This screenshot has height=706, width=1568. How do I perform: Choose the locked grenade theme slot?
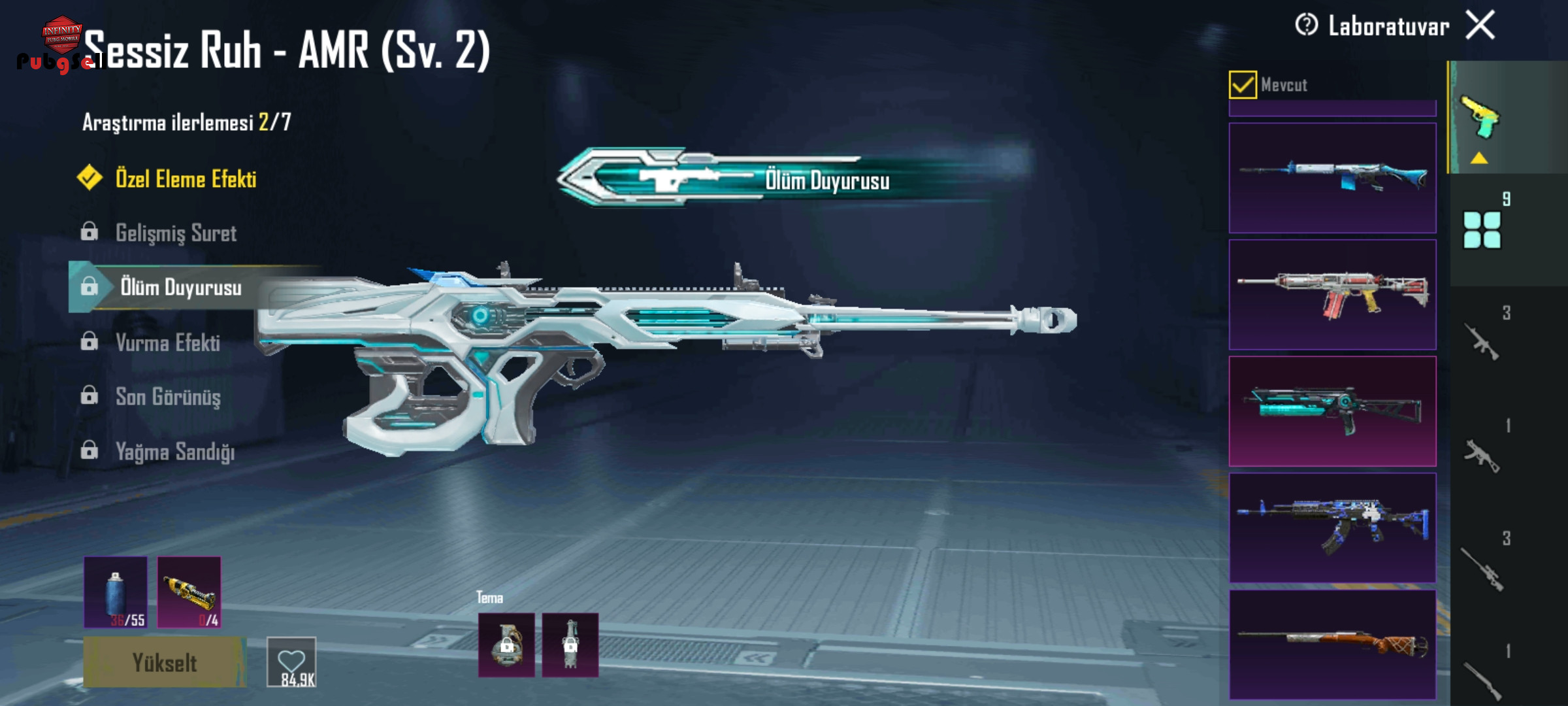pos(506,645)
